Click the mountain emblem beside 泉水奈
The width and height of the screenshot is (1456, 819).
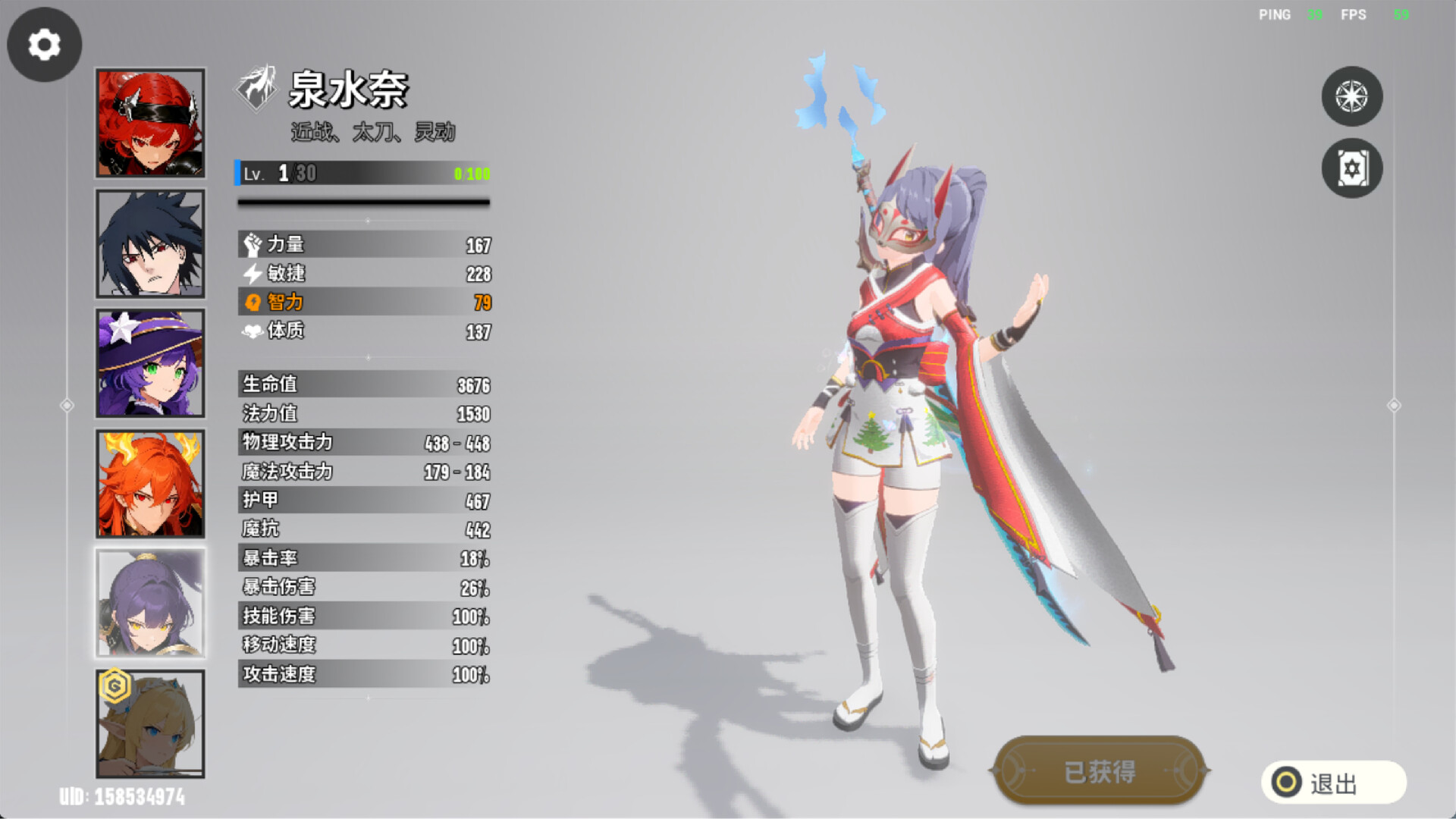point(256,93)
